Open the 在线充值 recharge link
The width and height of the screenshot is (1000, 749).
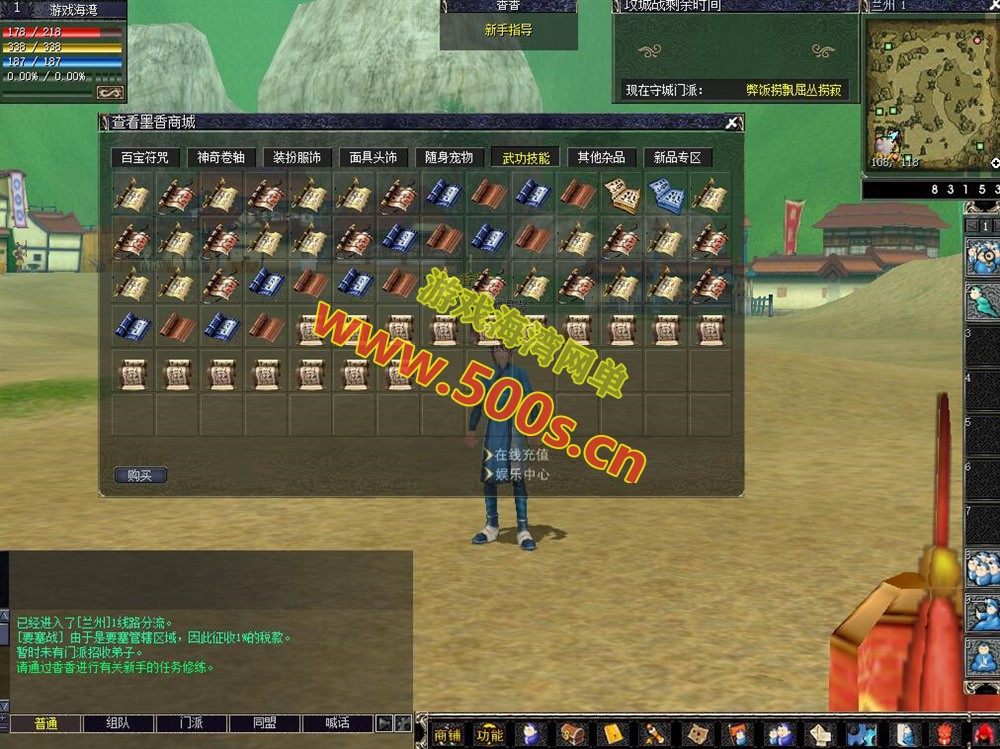(521, 455)
